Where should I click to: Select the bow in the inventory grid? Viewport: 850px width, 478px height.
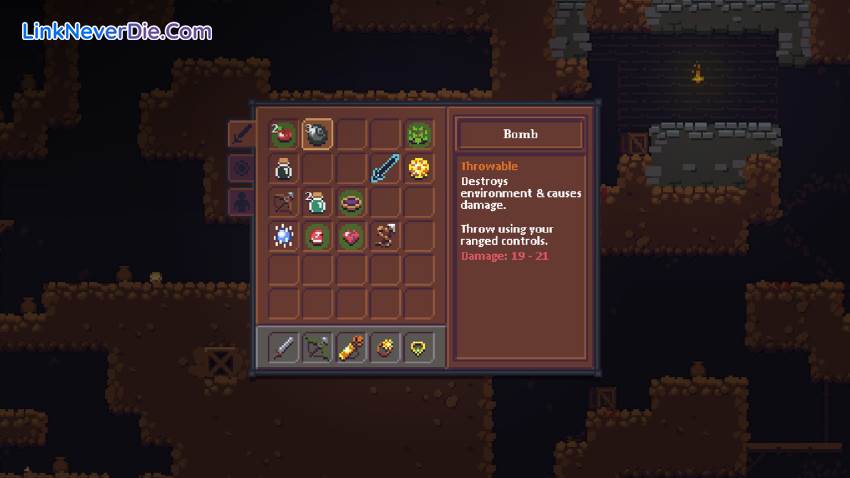(283, 202)
